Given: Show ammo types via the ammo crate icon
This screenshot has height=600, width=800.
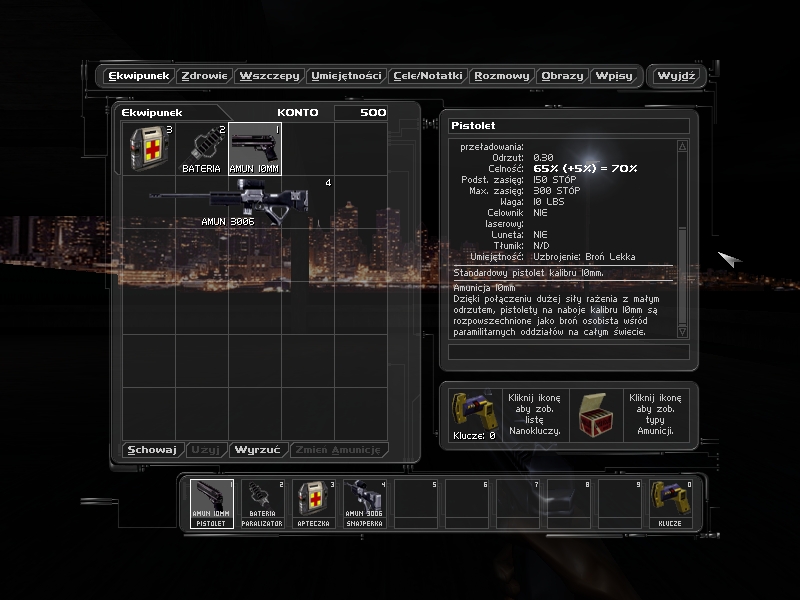Looking at the screenshot, I should pos(597,411).
